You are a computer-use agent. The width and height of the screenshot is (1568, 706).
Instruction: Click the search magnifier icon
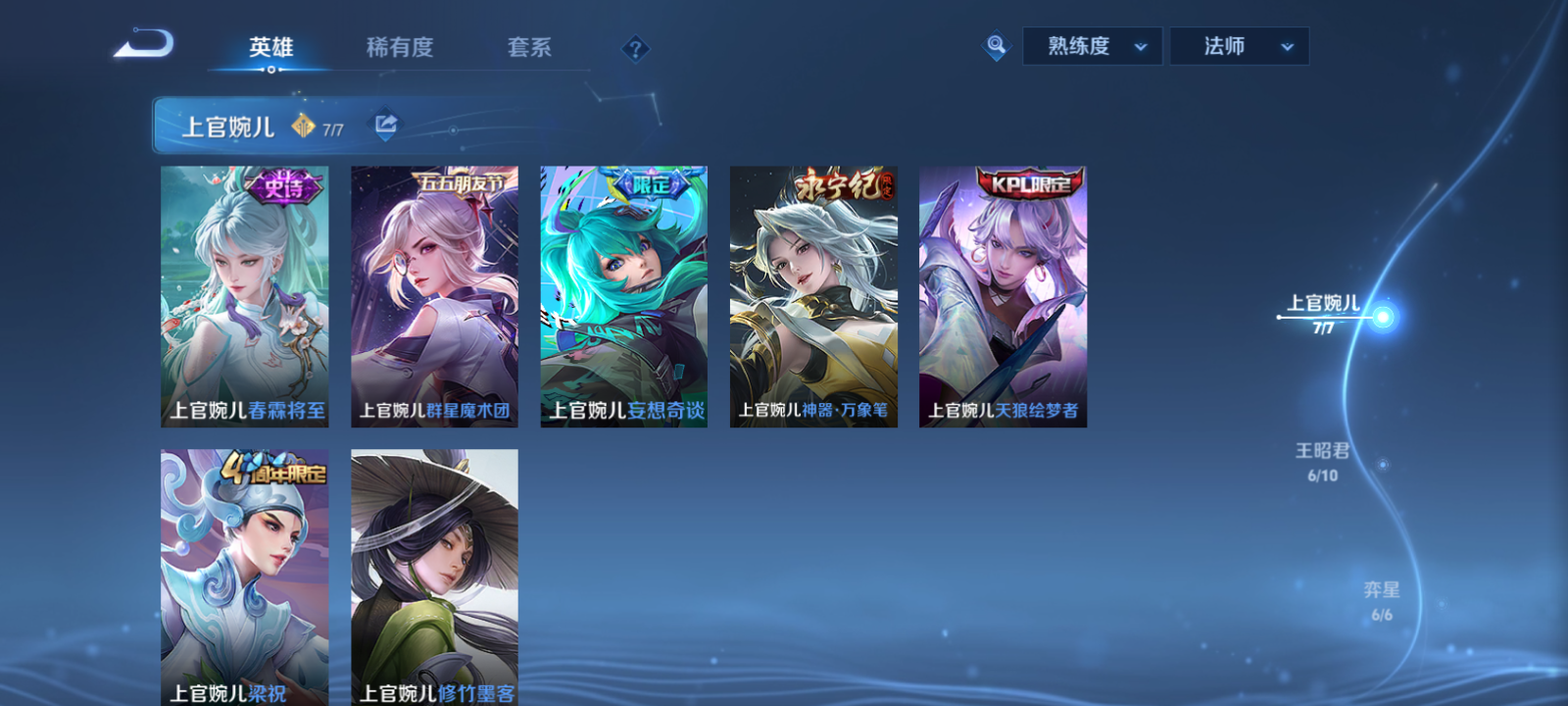(x=995, y=45)
